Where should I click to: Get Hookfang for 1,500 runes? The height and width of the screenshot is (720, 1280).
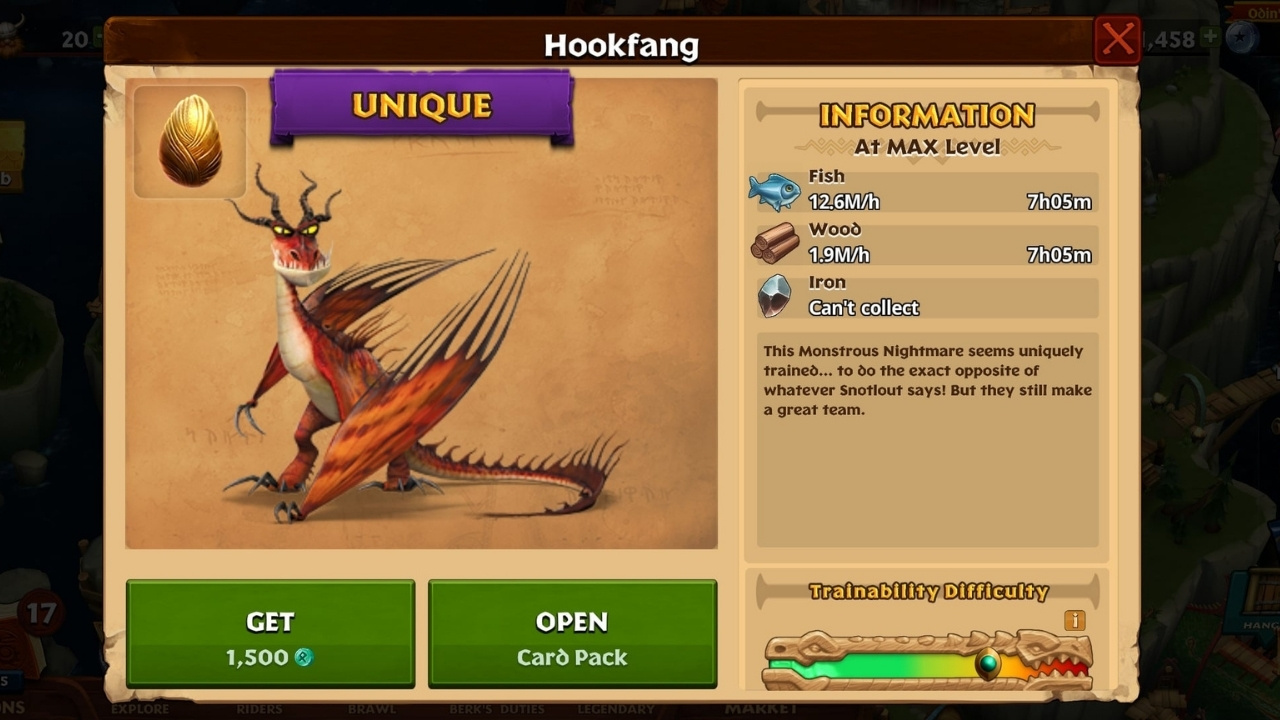[270, 635]
